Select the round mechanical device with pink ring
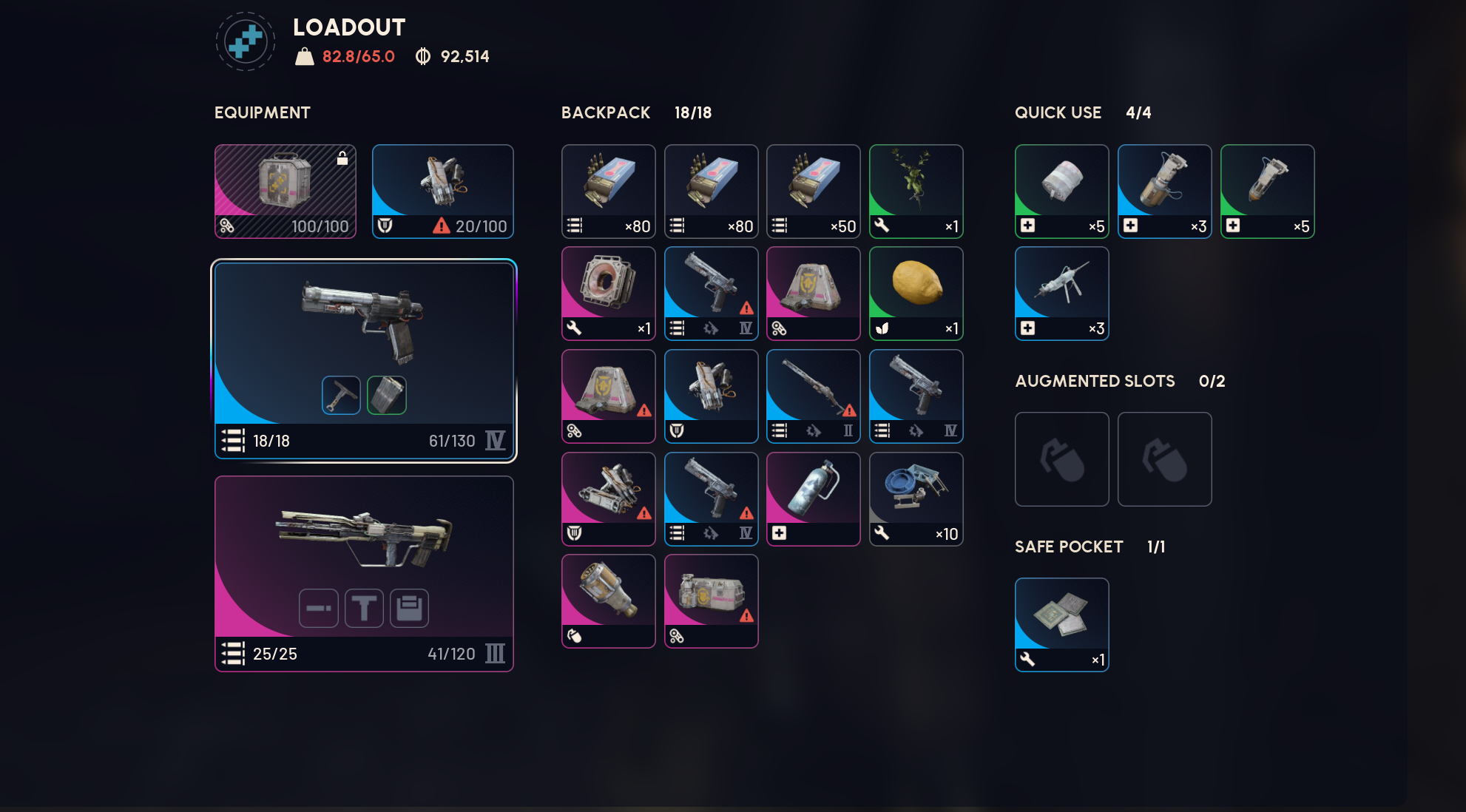 pyautogui.click(x=608, y=293)
